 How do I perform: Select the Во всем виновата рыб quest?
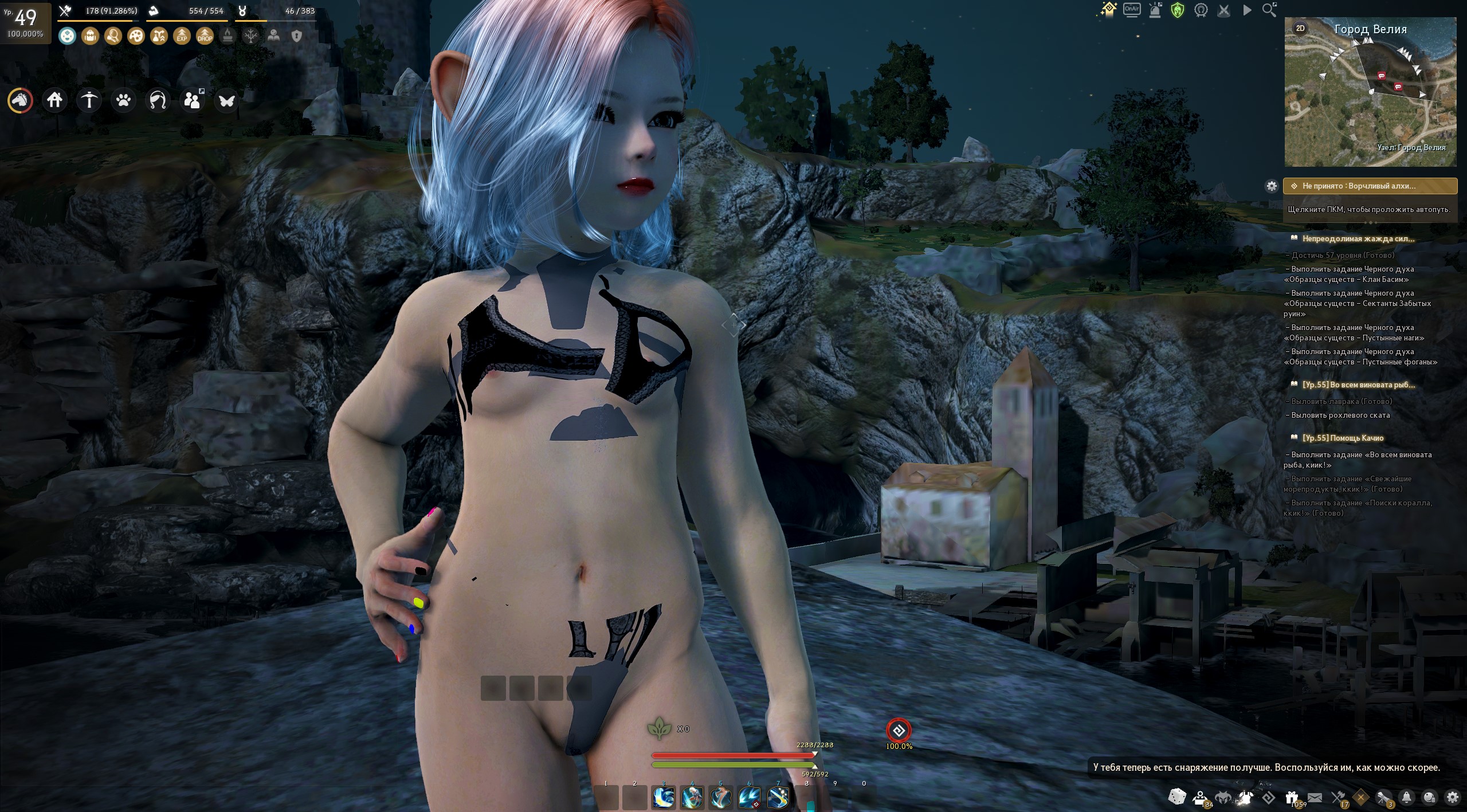1358,385
